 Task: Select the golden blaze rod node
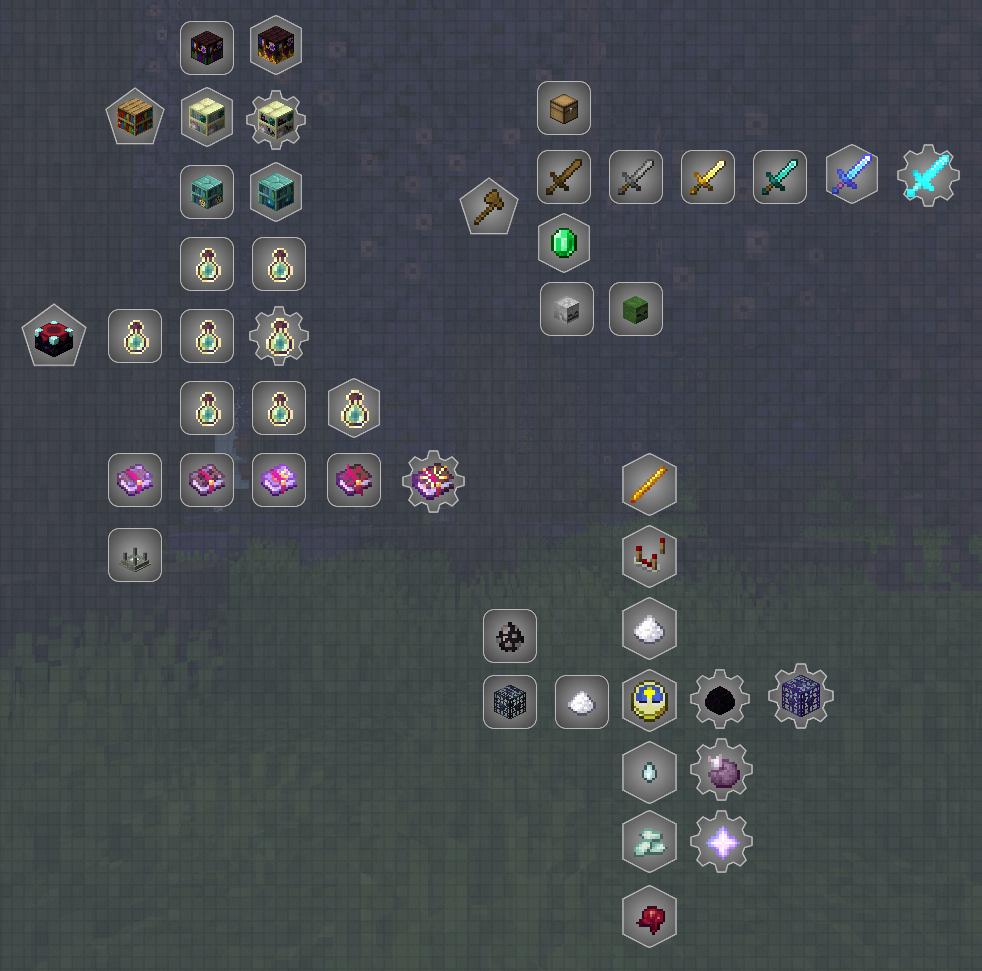pyautogui.click(x=650, y=486)
